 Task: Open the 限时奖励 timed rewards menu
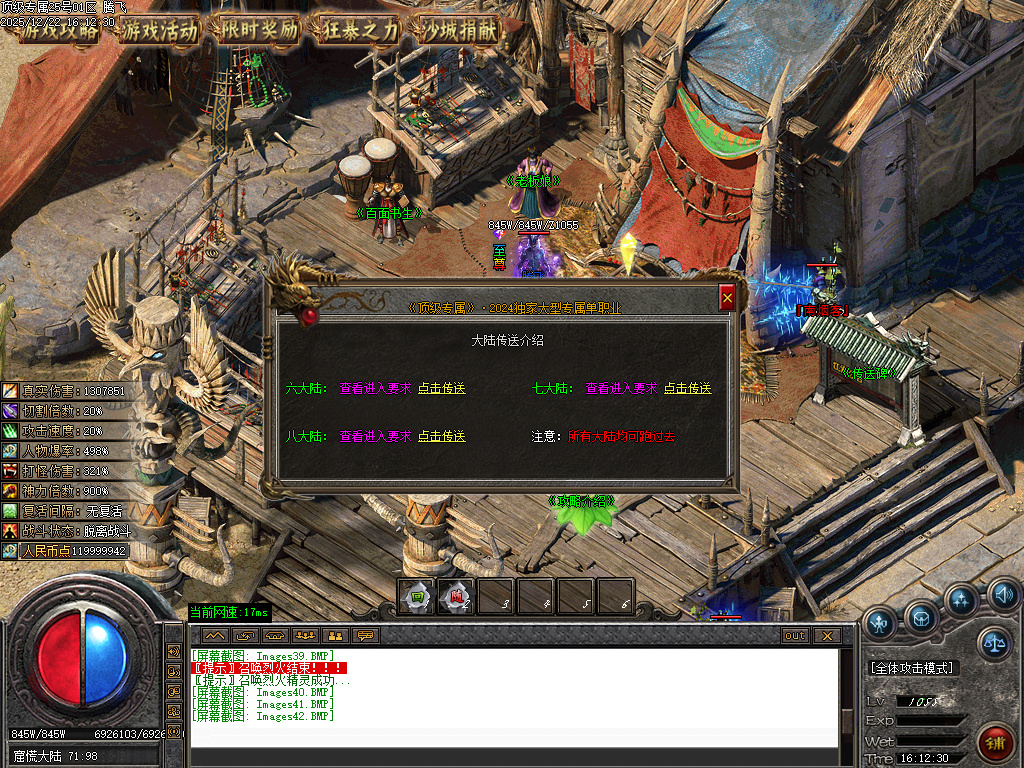[259, 30]
